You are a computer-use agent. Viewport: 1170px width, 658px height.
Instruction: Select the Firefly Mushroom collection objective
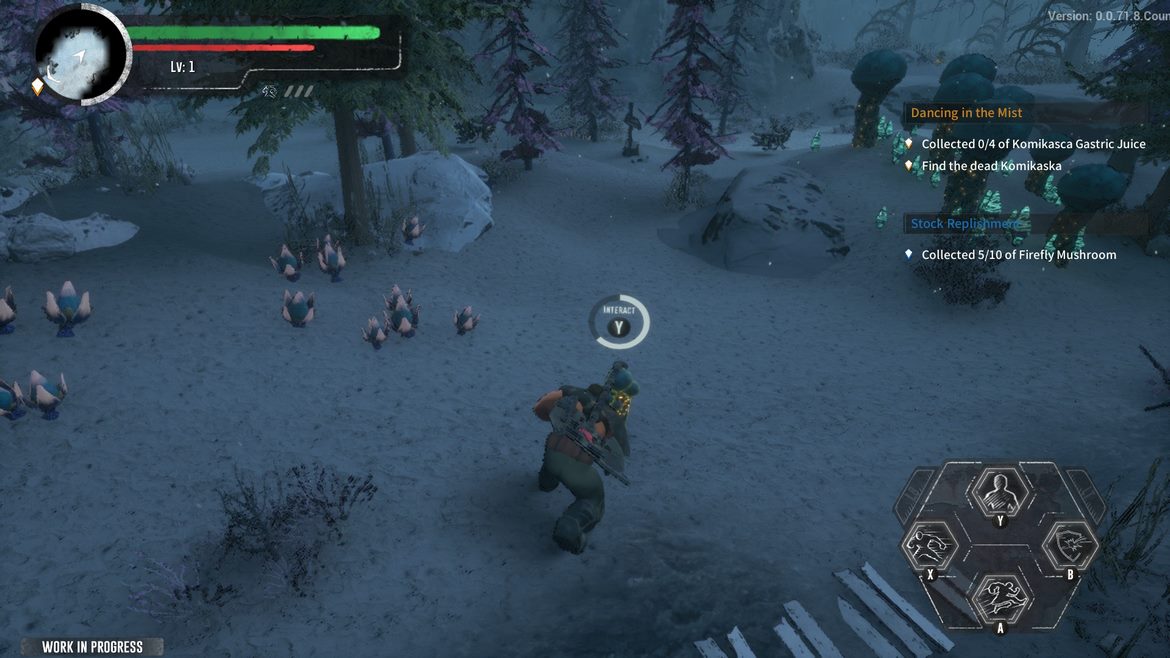1018,255
